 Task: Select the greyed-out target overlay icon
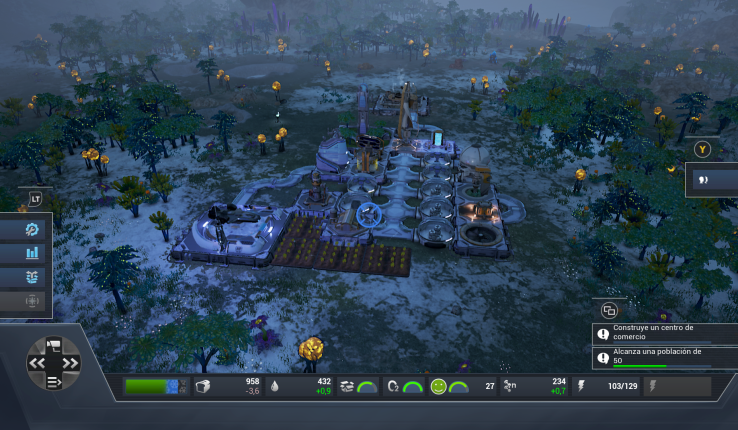tap(33, 300)
